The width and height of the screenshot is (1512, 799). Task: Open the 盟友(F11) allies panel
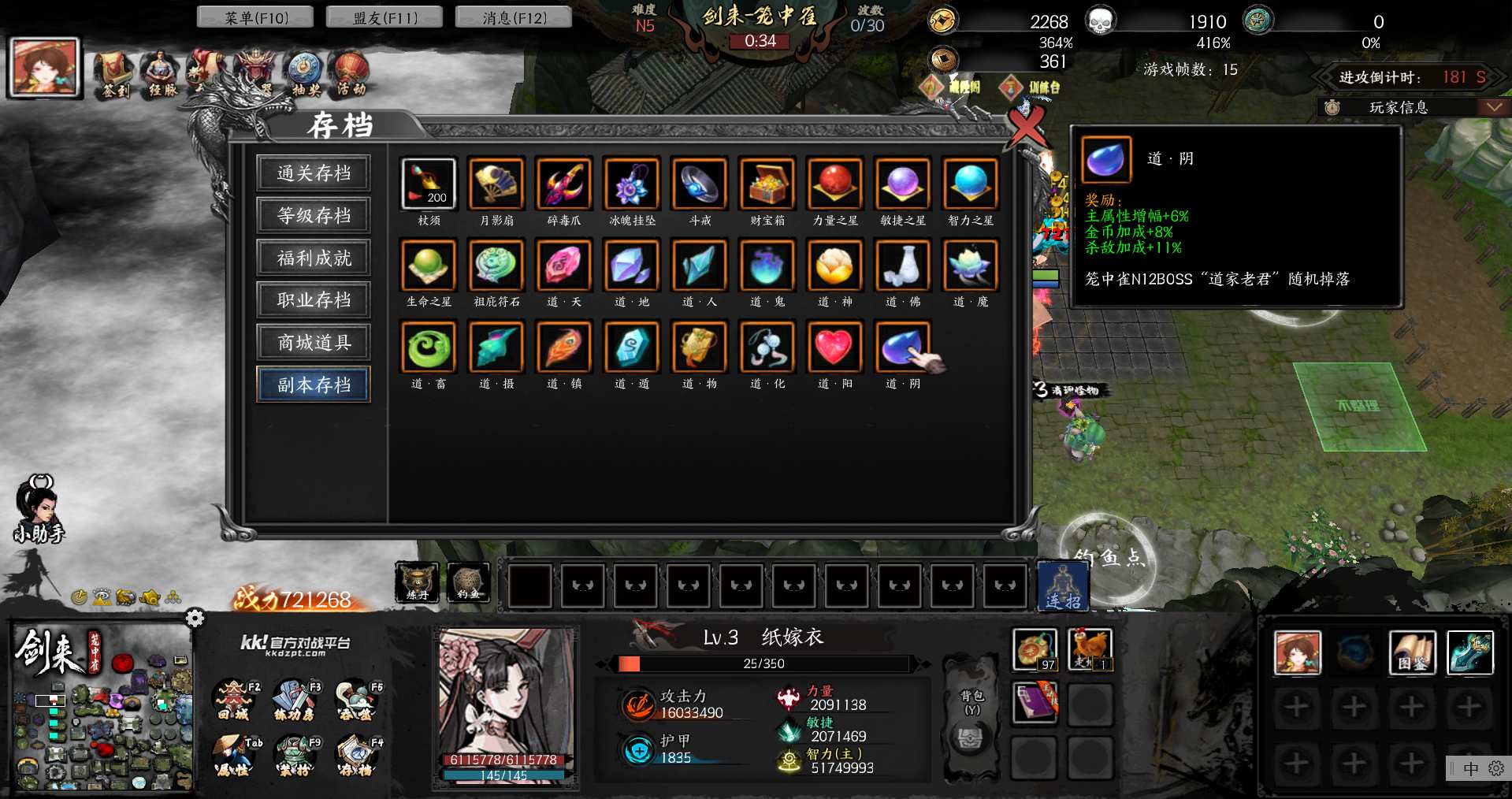(385, 17)
